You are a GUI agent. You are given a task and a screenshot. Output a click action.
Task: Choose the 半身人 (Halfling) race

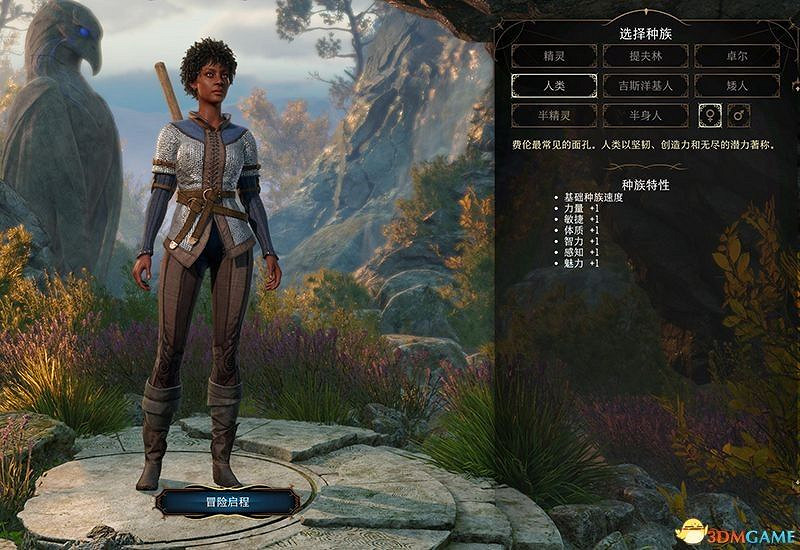pos(645,116)
